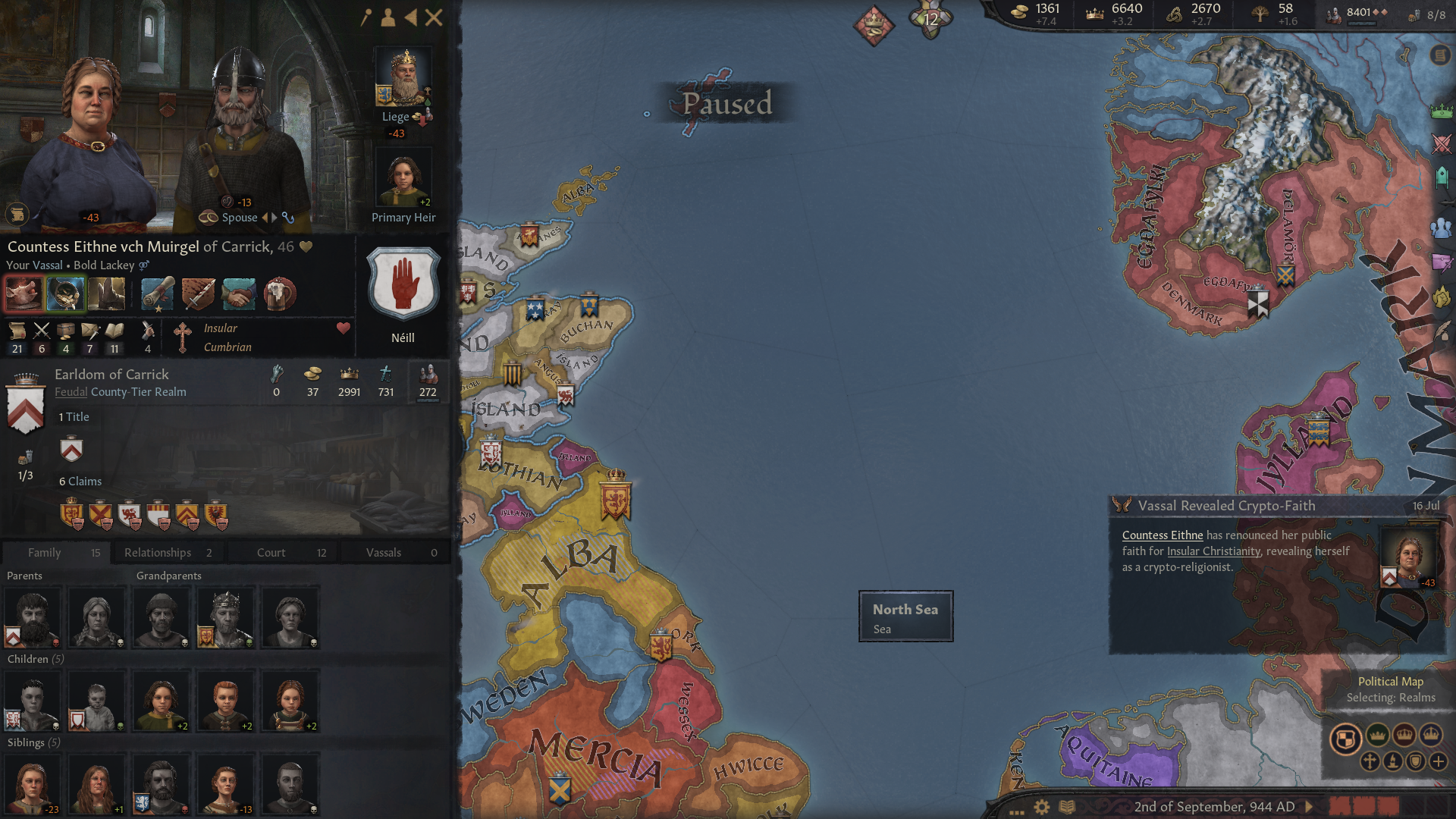This screenshot has width=1456, height=819.
Task: Open the settings gear on bottom bar
Action: point(1042,807)
